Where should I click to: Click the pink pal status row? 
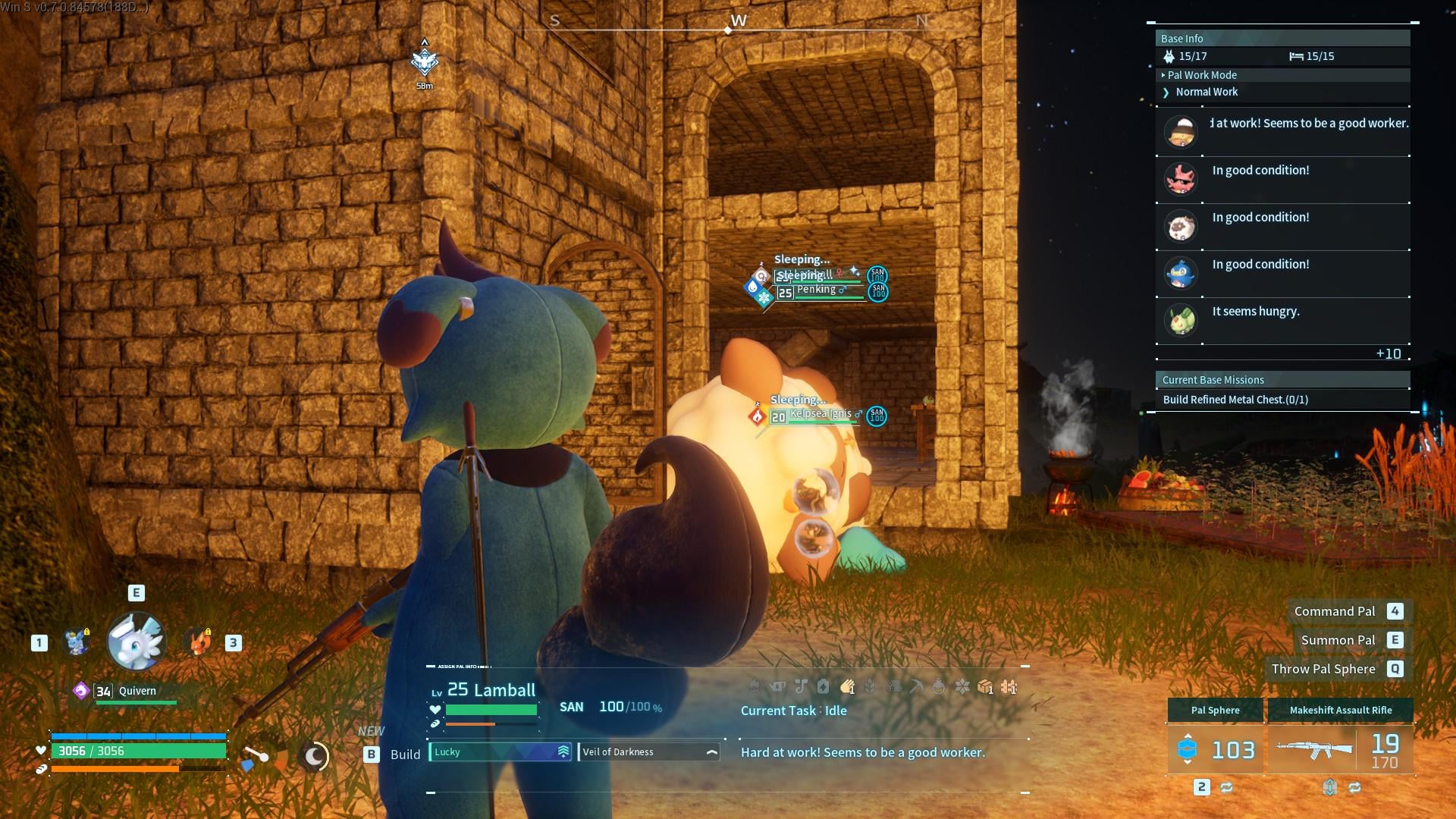click(x=1282, y=179)
